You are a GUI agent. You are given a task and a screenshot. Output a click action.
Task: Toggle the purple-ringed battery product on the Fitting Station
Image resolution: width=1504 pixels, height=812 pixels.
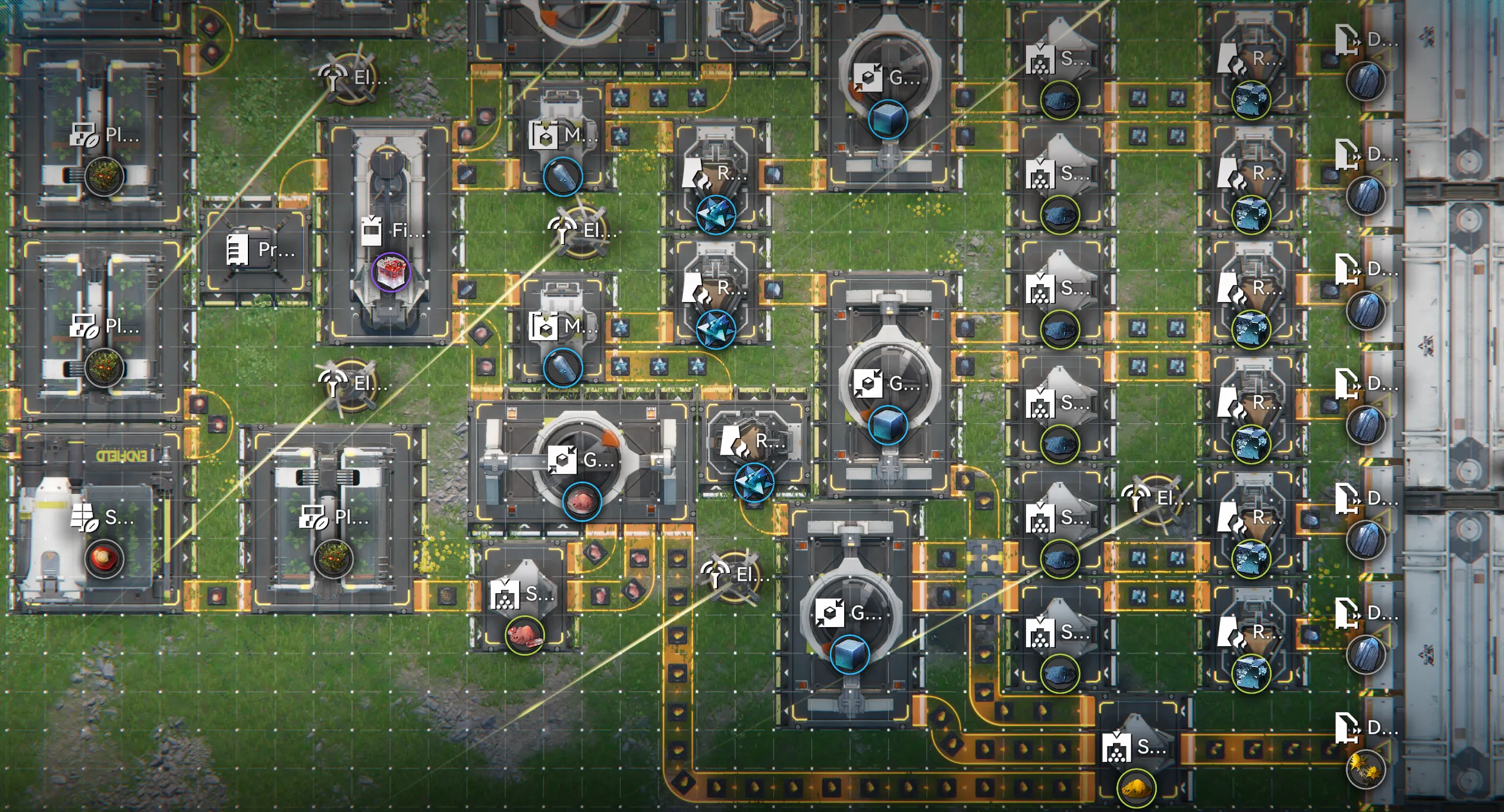392,271
